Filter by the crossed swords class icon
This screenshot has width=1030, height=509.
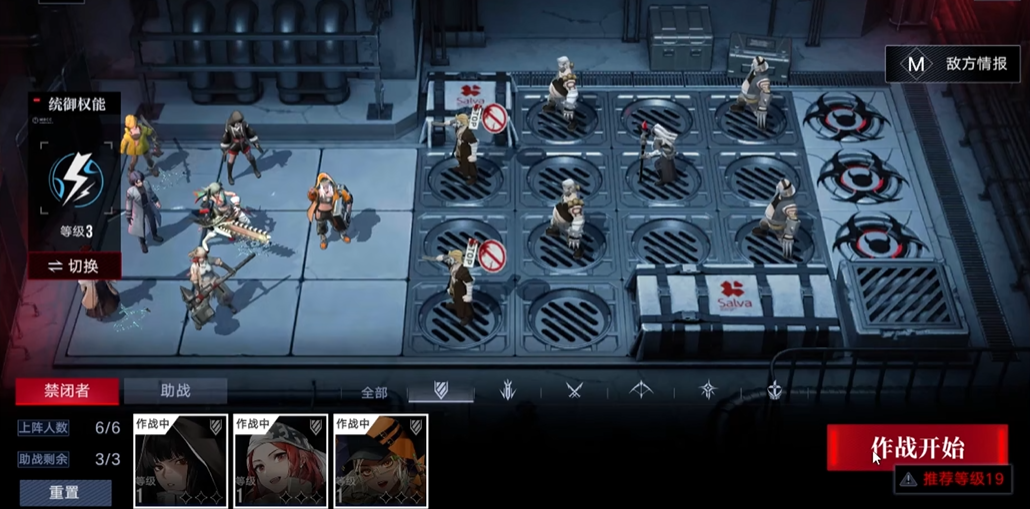(x=574, y=390)
